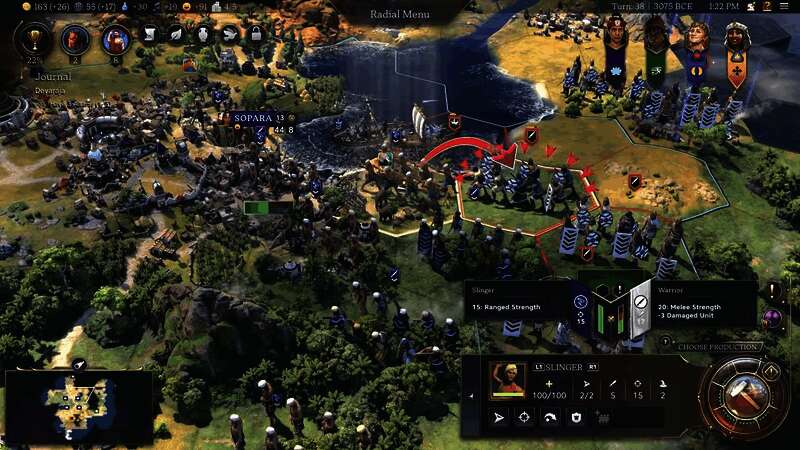This screenshot has width=800, height=450.
Task: Open the Journal panel
Action: (x=51, y=75)
